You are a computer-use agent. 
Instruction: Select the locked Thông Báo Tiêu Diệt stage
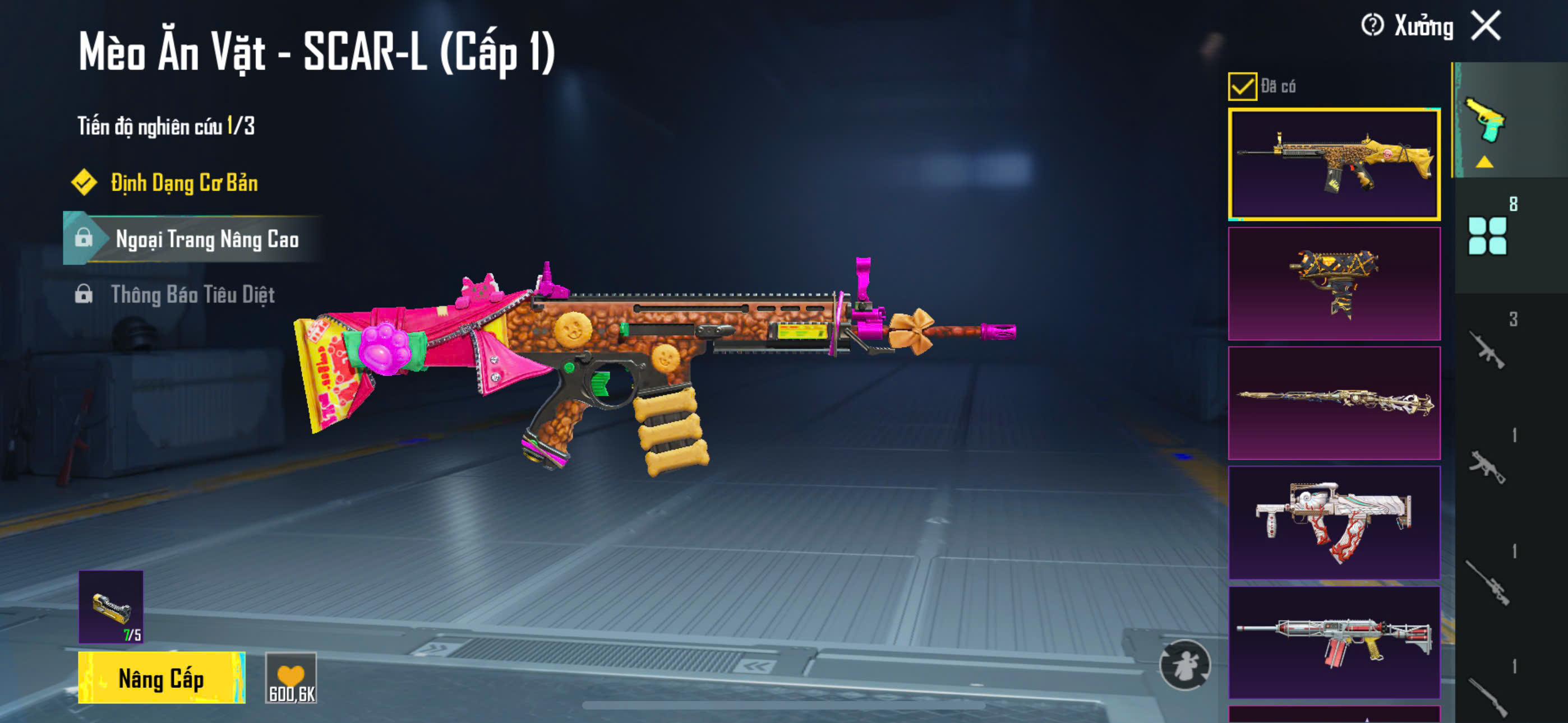[x=192, y=295]
